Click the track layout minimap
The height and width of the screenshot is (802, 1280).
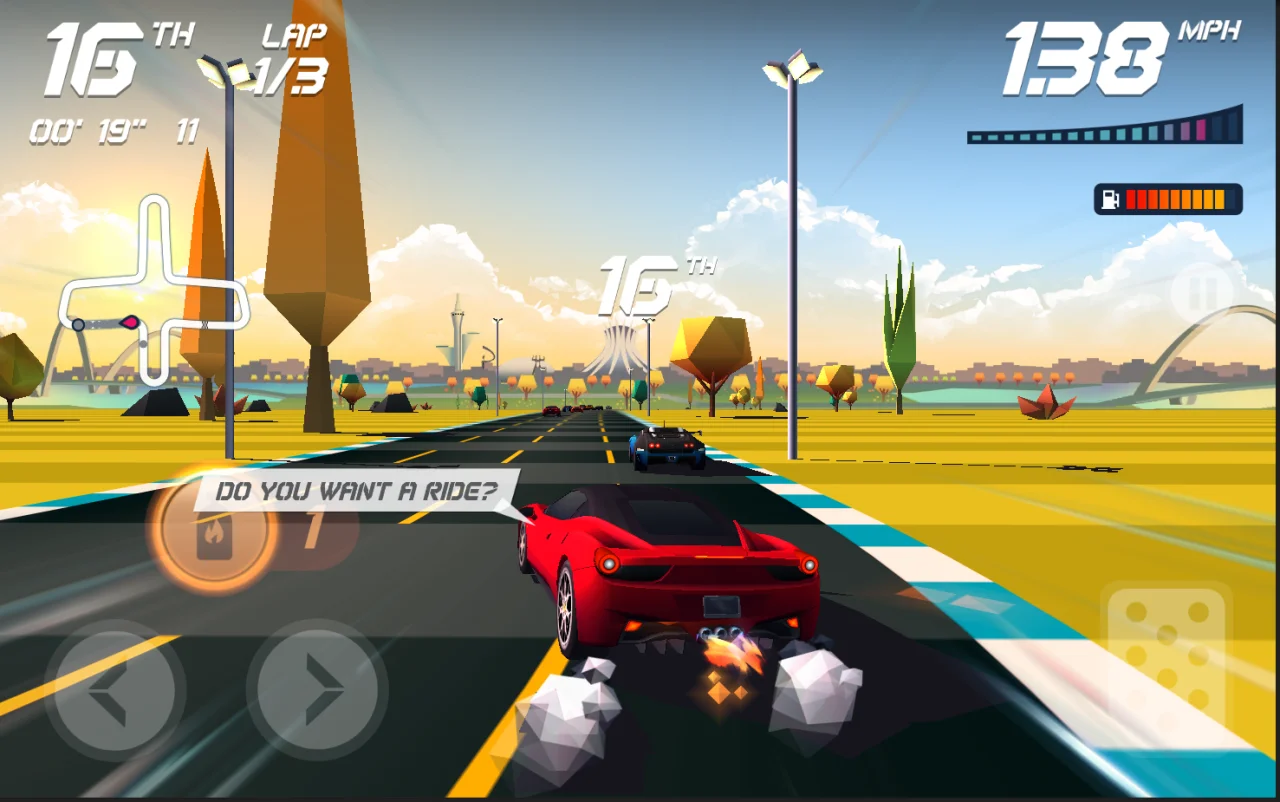[153, 292]
